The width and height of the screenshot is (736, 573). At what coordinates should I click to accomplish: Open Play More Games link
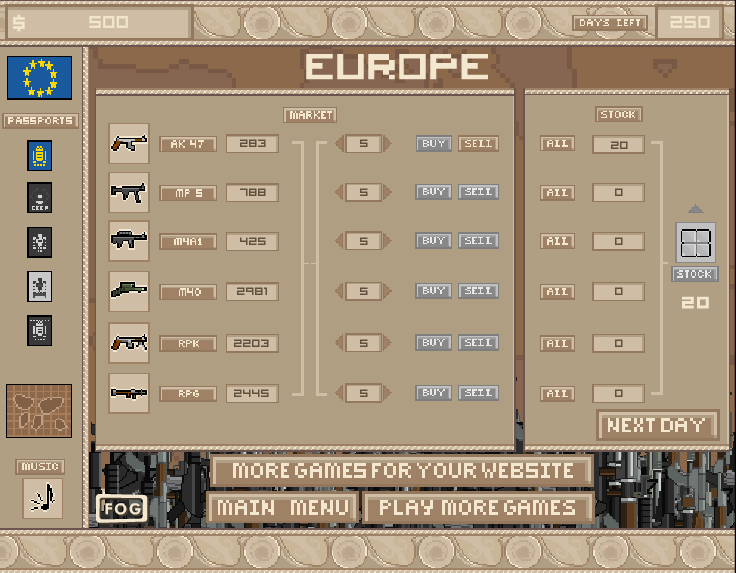[x=477, y=508]
